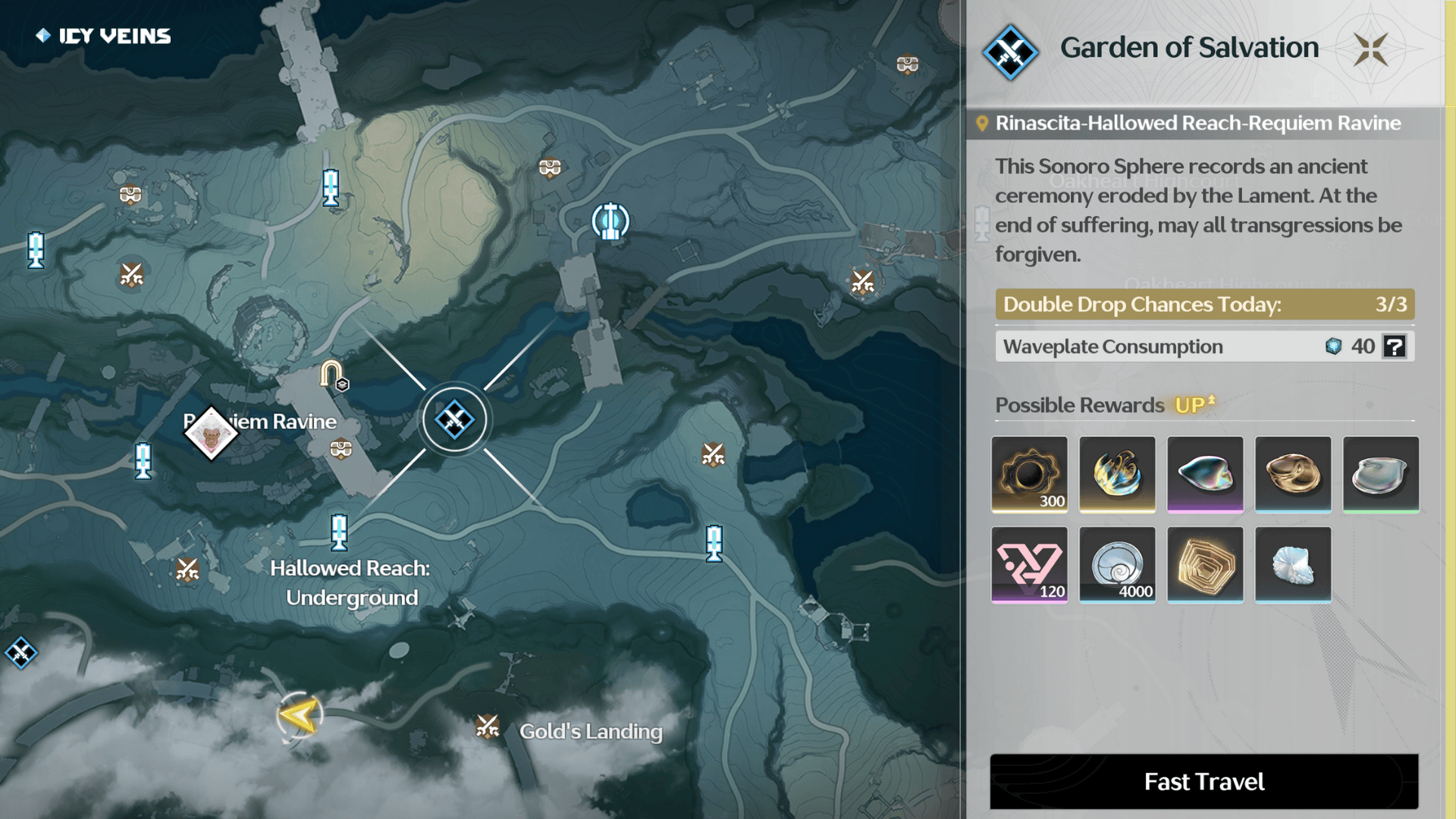Viewport: 1456px width, 819px height.
Task: Select the black orb reward showing 300
Action: click(1029, 474)
